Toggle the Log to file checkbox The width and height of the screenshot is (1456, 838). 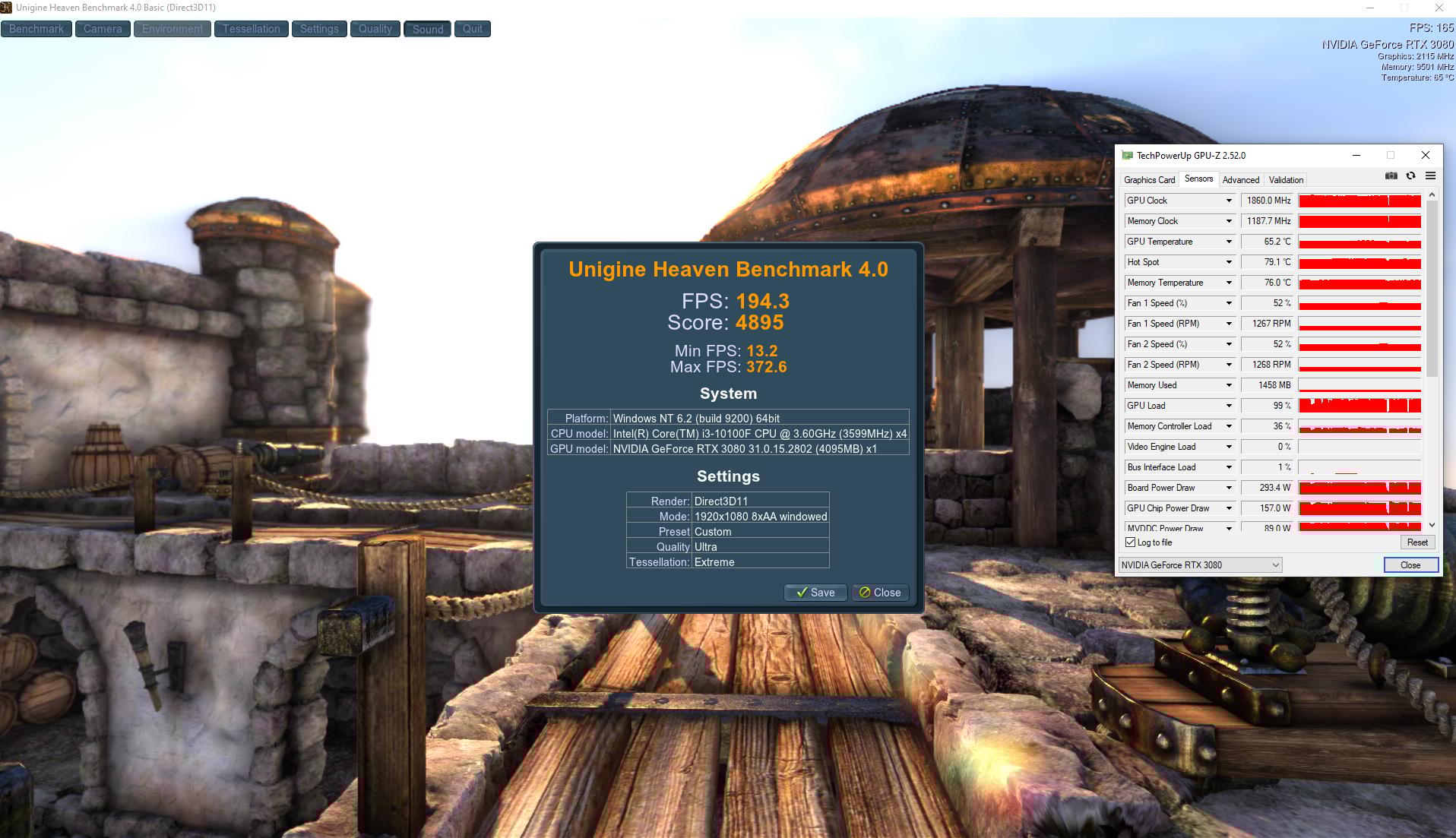(x=1130, y=542)
